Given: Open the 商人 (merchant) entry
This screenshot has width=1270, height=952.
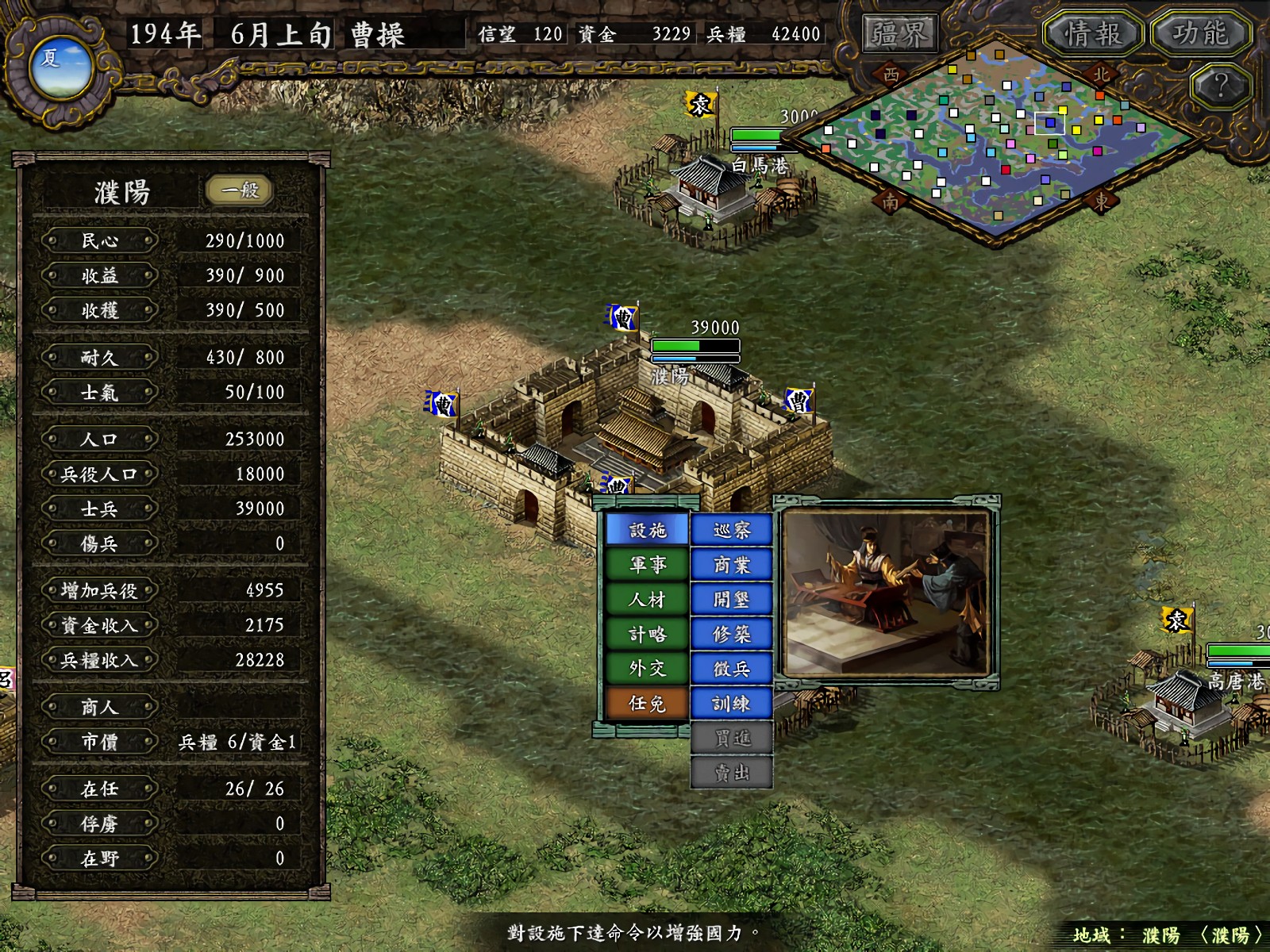Looking at the screenshot, I should (98, 706).
